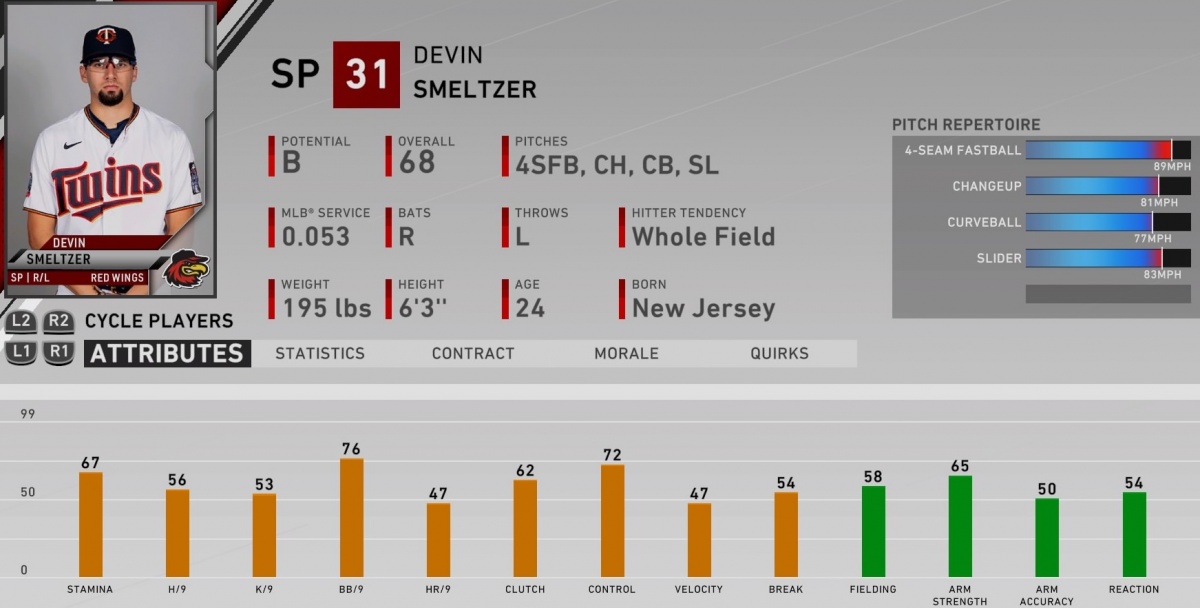Image resolution: width=1200 pixels, height=608 pixels.
Task: Choose the Changeup pitch row
Action: click(x=1041, y=186)
